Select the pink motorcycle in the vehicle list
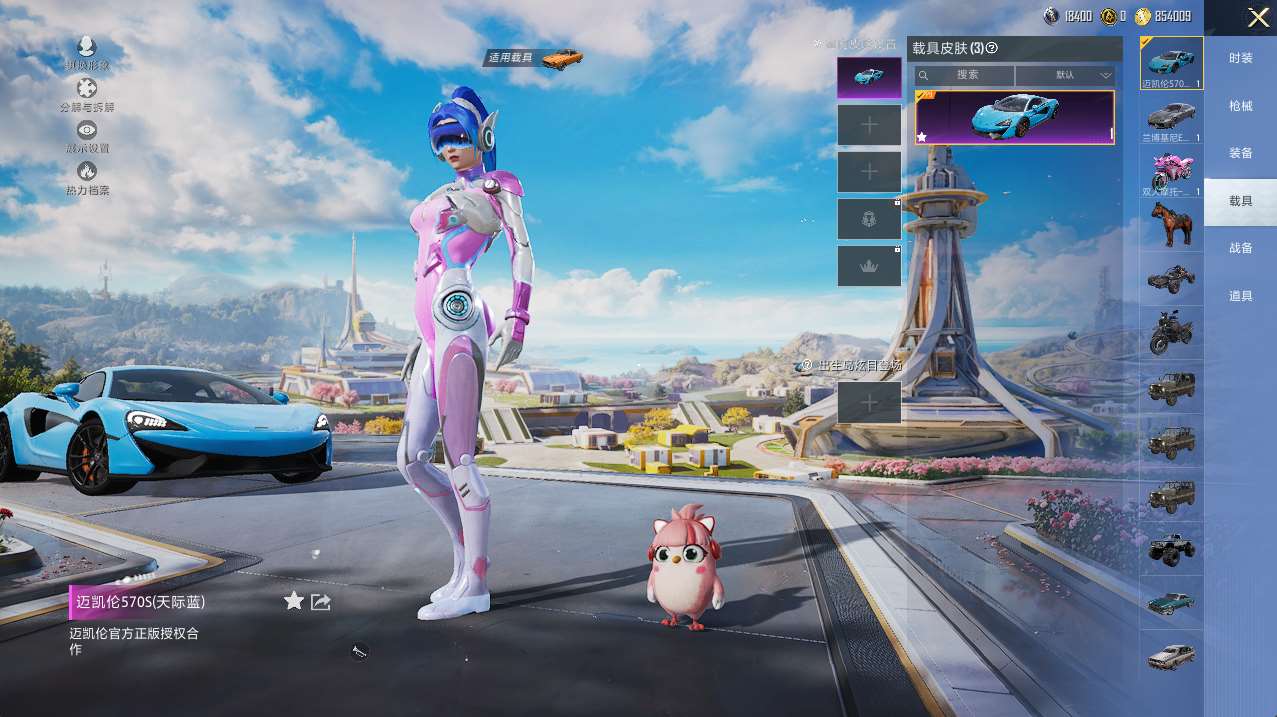1277x717 pixels. coord(1171,170)
